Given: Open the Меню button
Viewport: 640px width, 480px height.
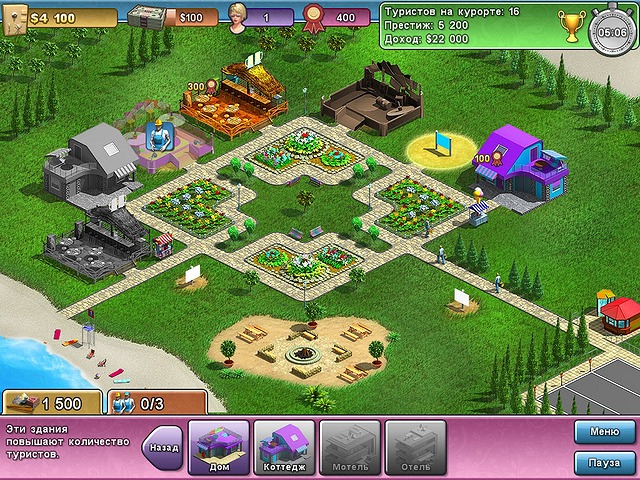Looking at the screenshot, I should click(x=604, y=432).
